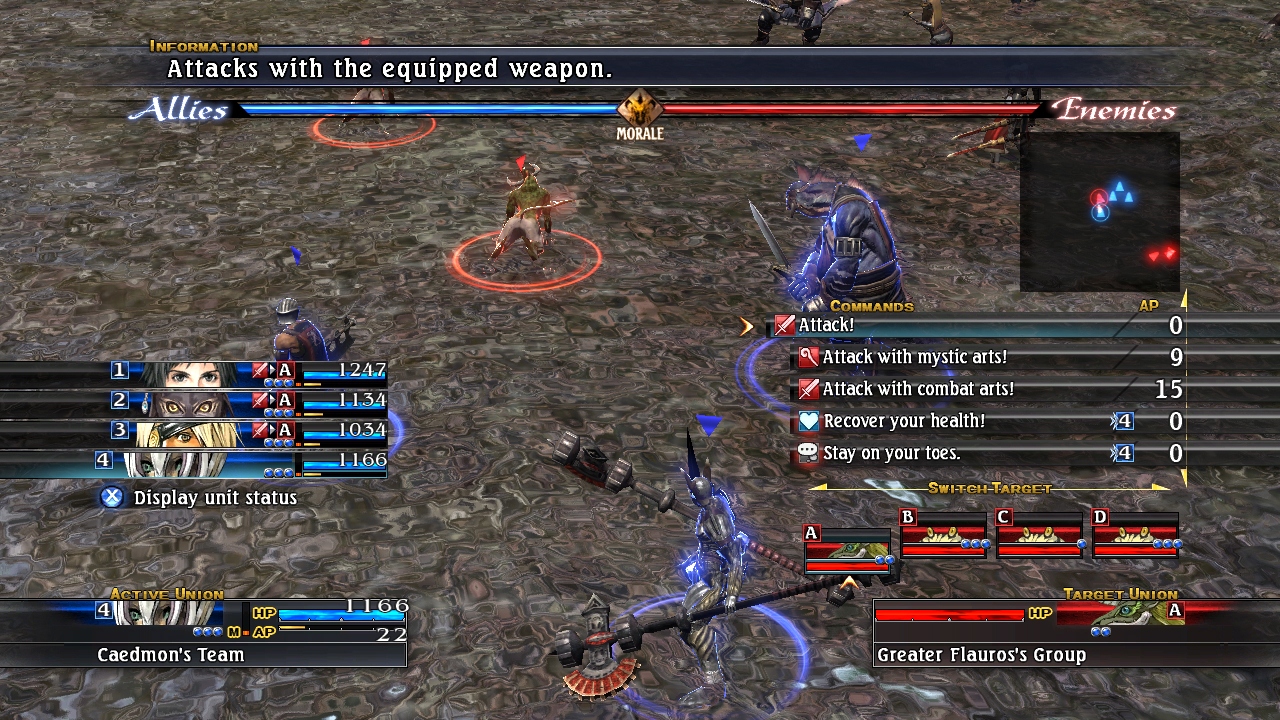Click the right Switch Target arrow
1280x720 pixels.
tap(1161, 488)
